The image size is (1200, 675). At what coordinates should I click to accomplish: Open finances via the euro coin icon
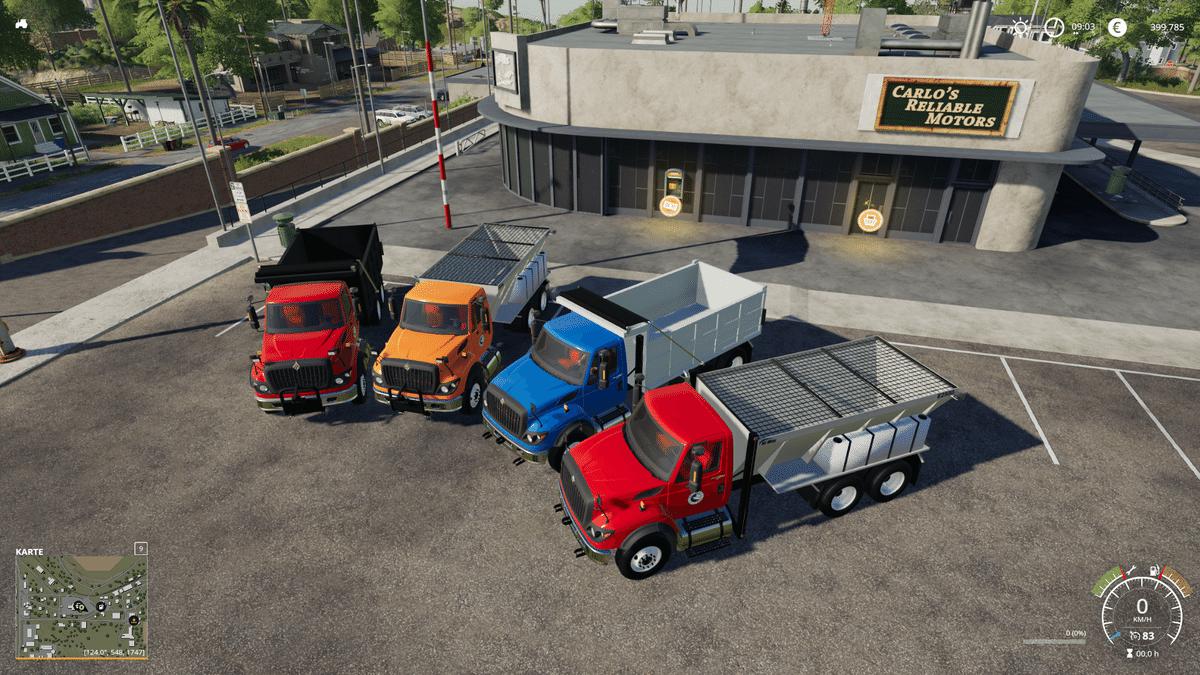click(1117, 27)
